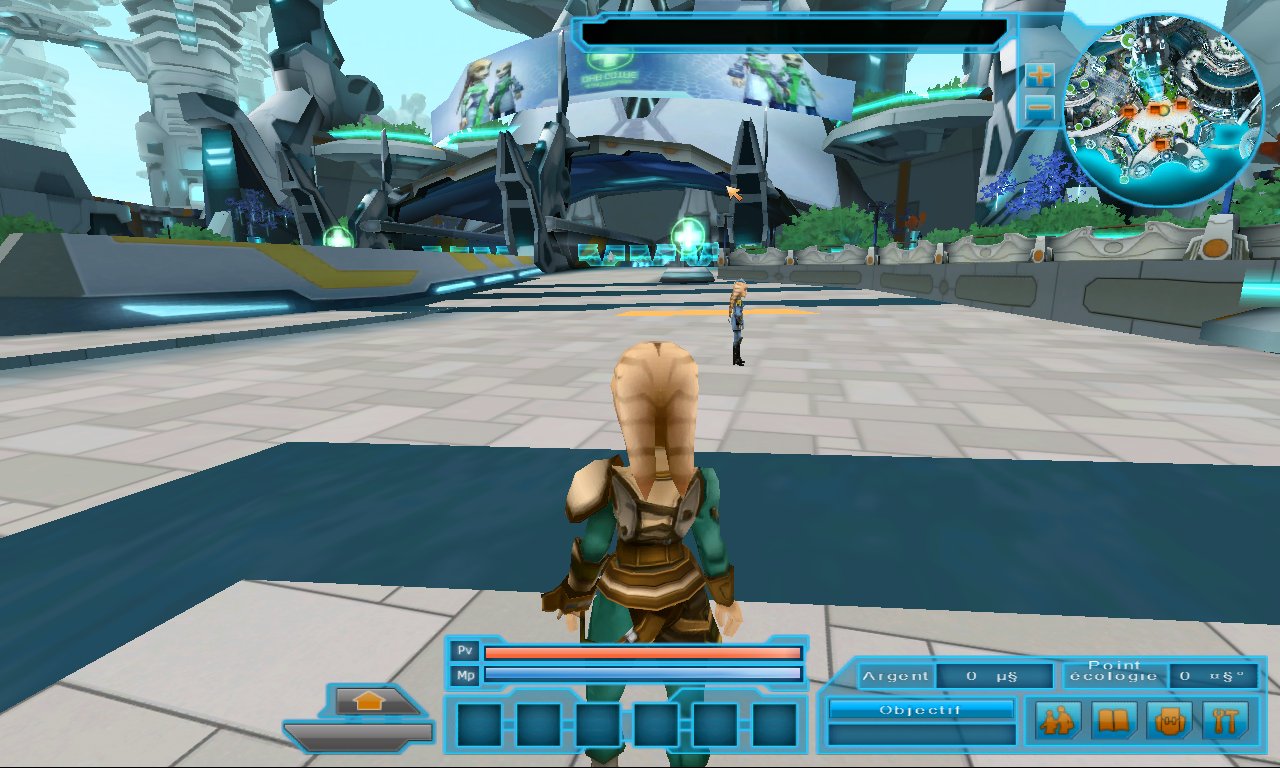1280x768 pixels.
Task: Open the wrench tools settings icon
Action: [x=1226, y=720]
